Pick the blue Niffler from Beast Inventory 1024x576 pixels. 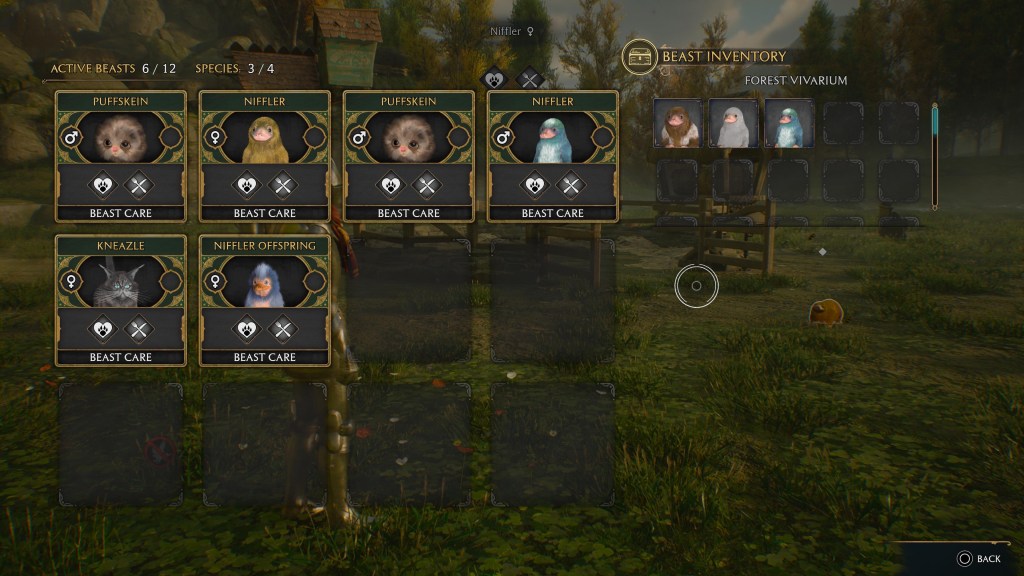(x=787, y=124)
